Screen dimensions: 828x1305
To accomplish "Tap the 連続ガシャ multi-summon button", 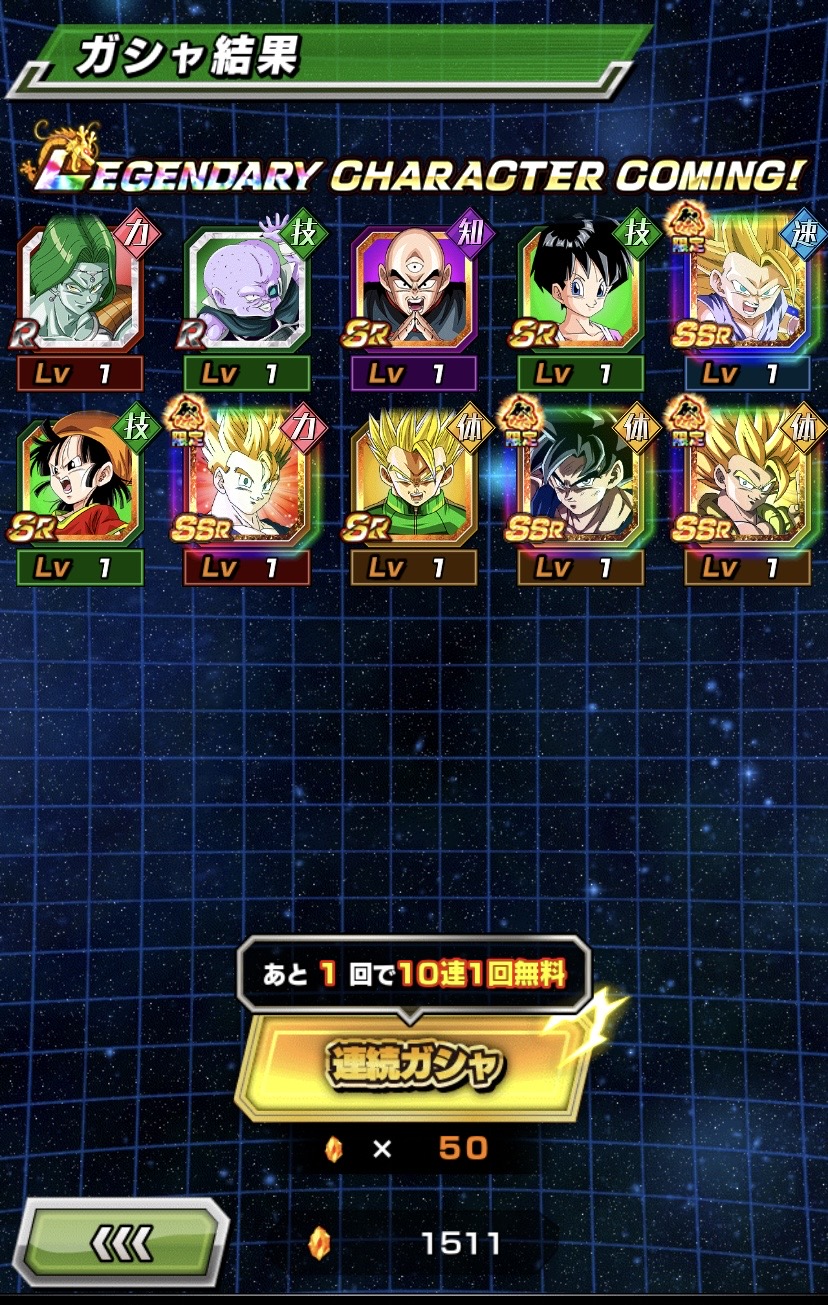I will [412, 1067].
